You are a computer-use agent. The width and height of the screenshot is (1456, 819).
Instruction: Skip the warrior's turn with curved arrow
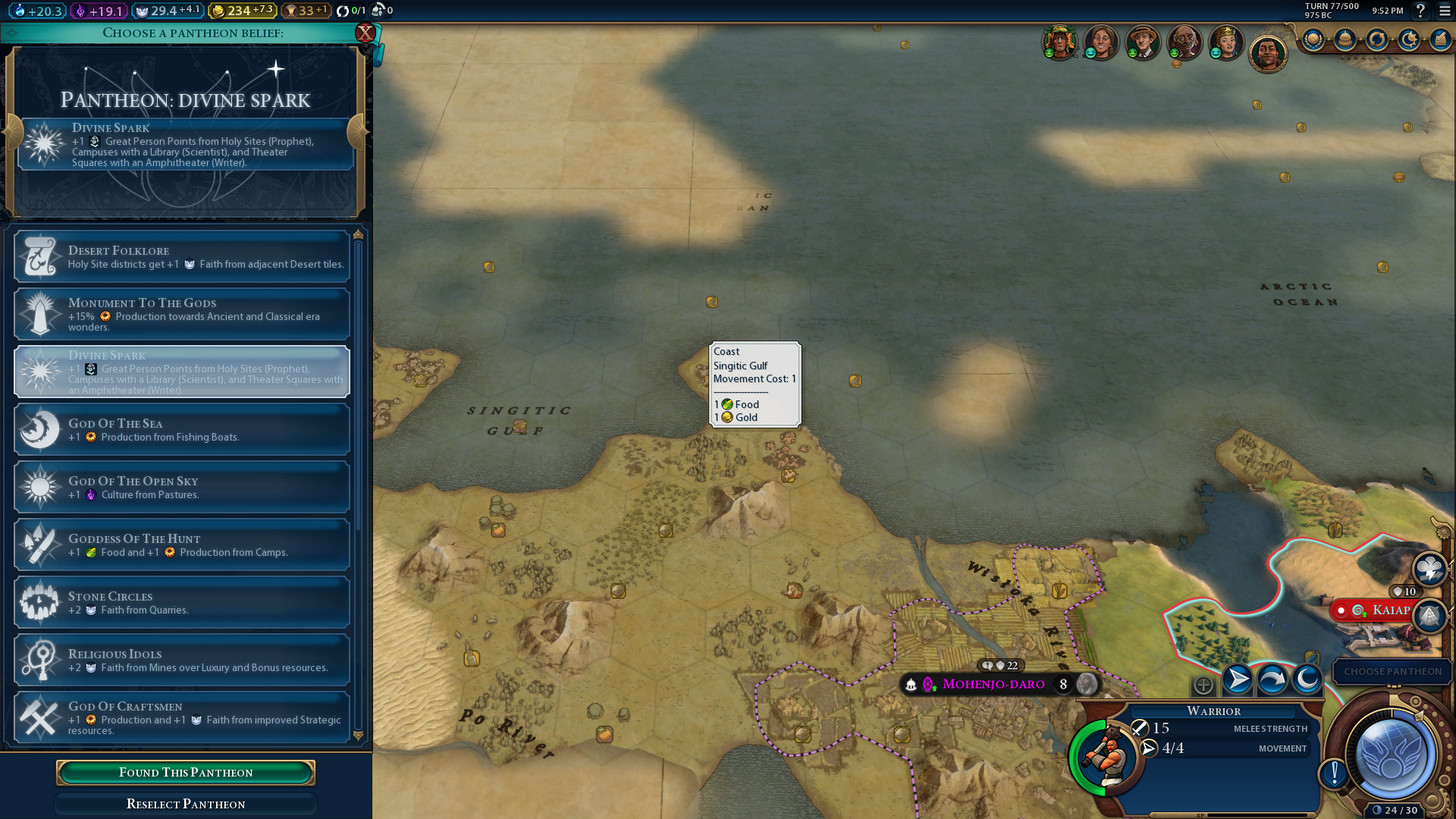click(x=1272, y=679)
